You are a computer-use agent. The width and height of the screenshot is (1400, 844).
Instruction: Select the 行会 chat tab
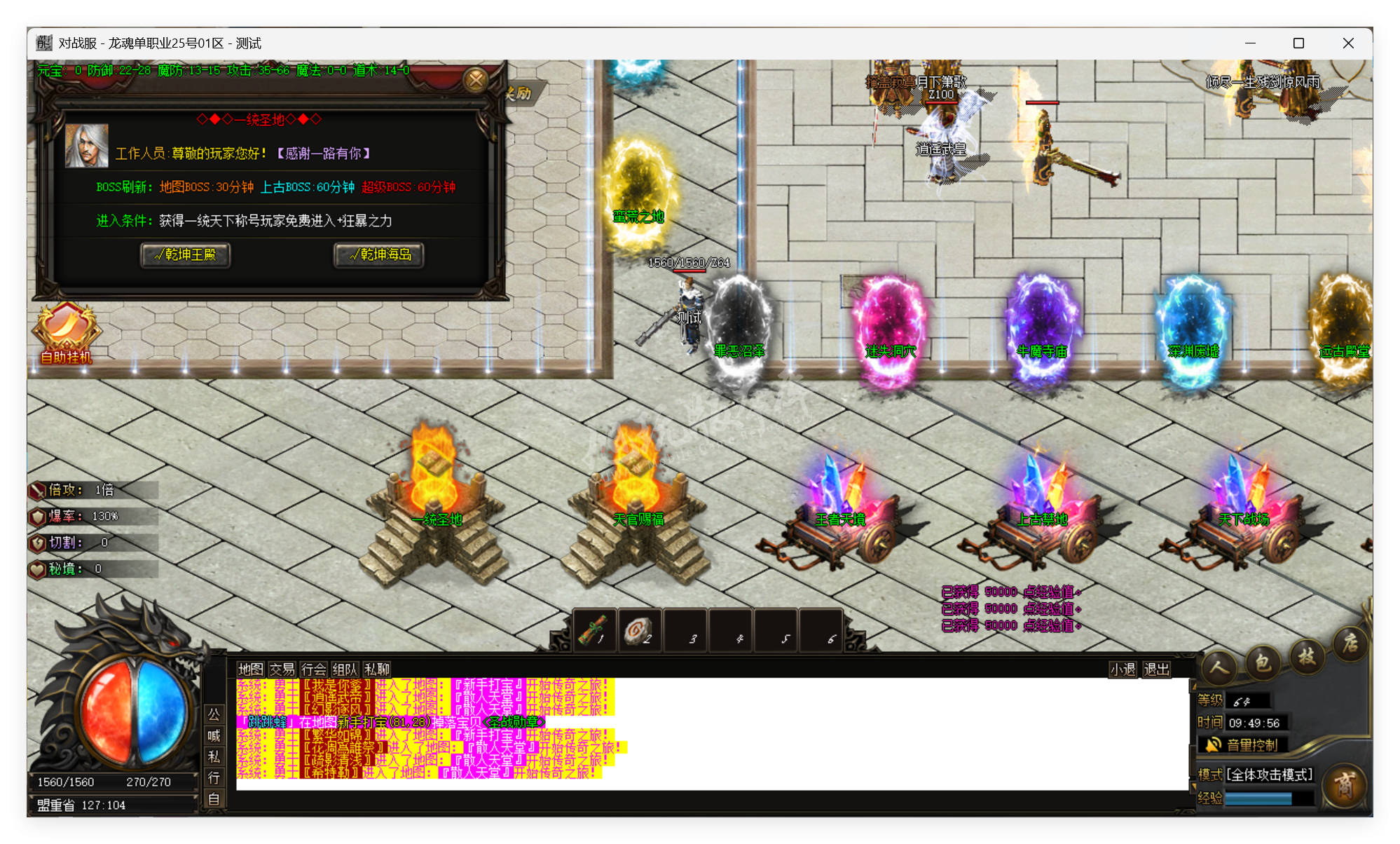coord(313,669)
